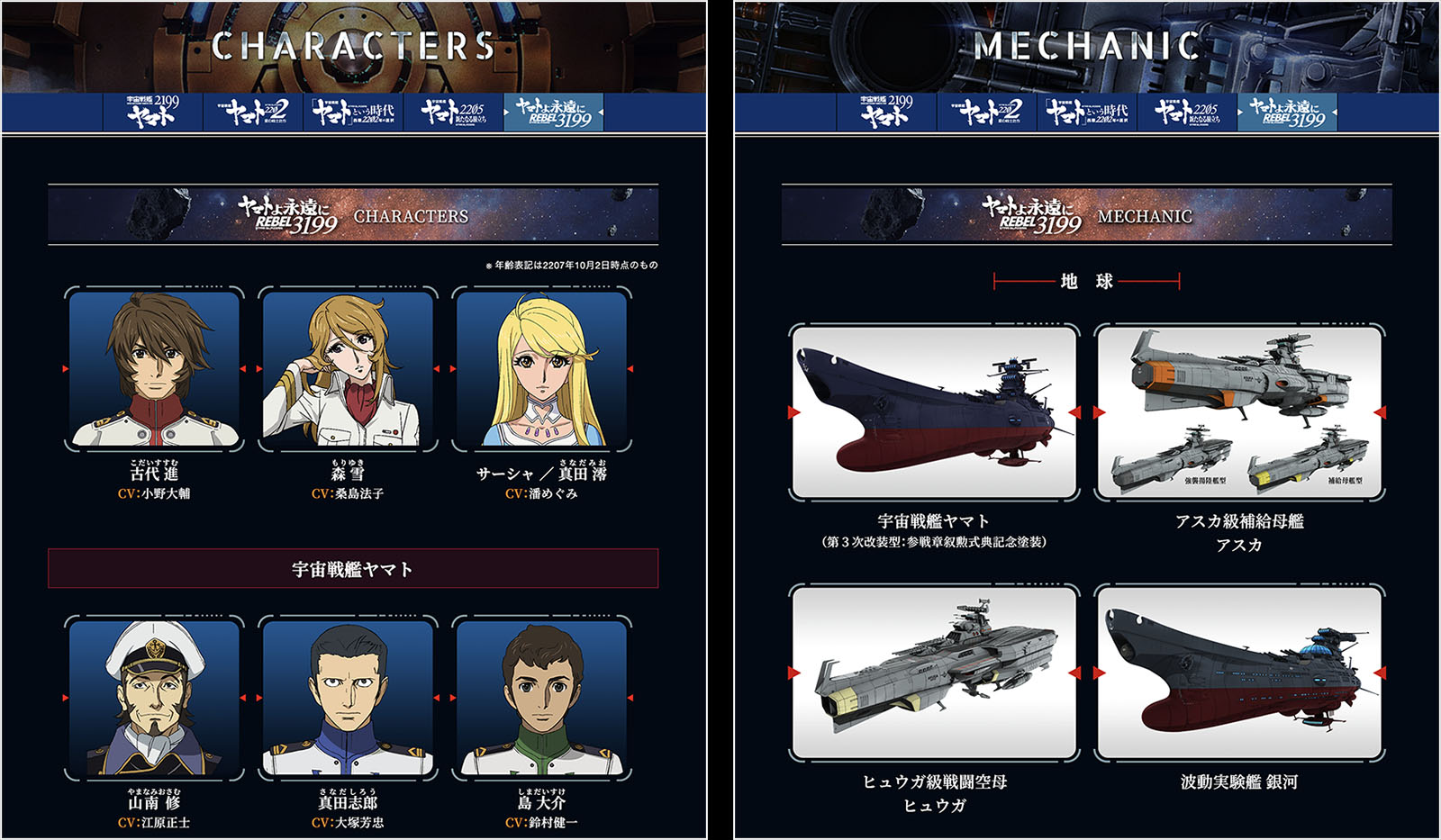Choose the REBEL 3199 tab under Mechanic
1441x840 pixels.
[1287, 113]
